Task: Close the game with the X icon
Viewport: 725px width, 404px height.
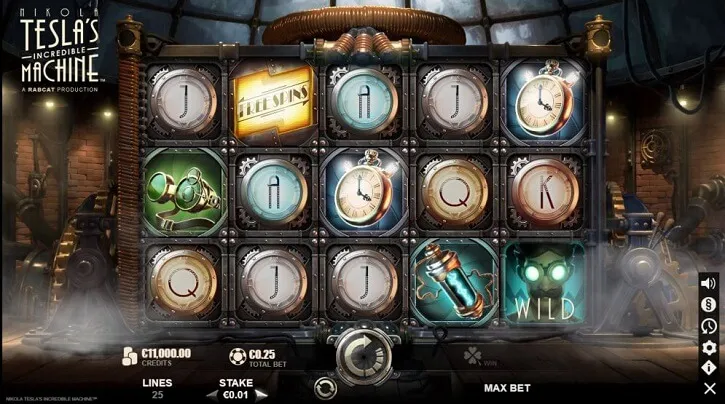Action: [x=709, y=388]
